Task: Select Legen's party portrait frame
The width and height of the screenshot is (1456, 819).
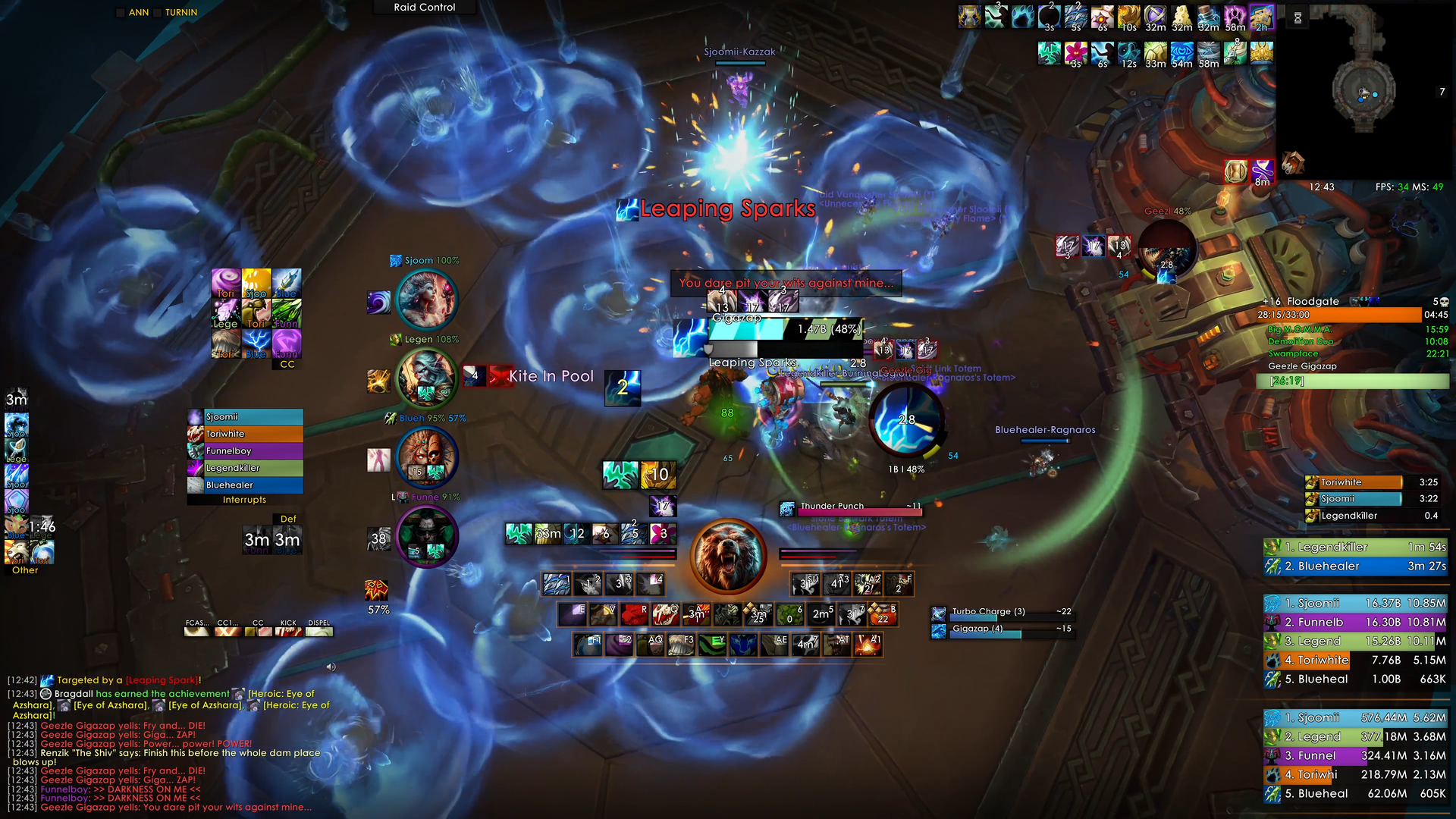Action: pyautogui.click(x=427, y=378)
